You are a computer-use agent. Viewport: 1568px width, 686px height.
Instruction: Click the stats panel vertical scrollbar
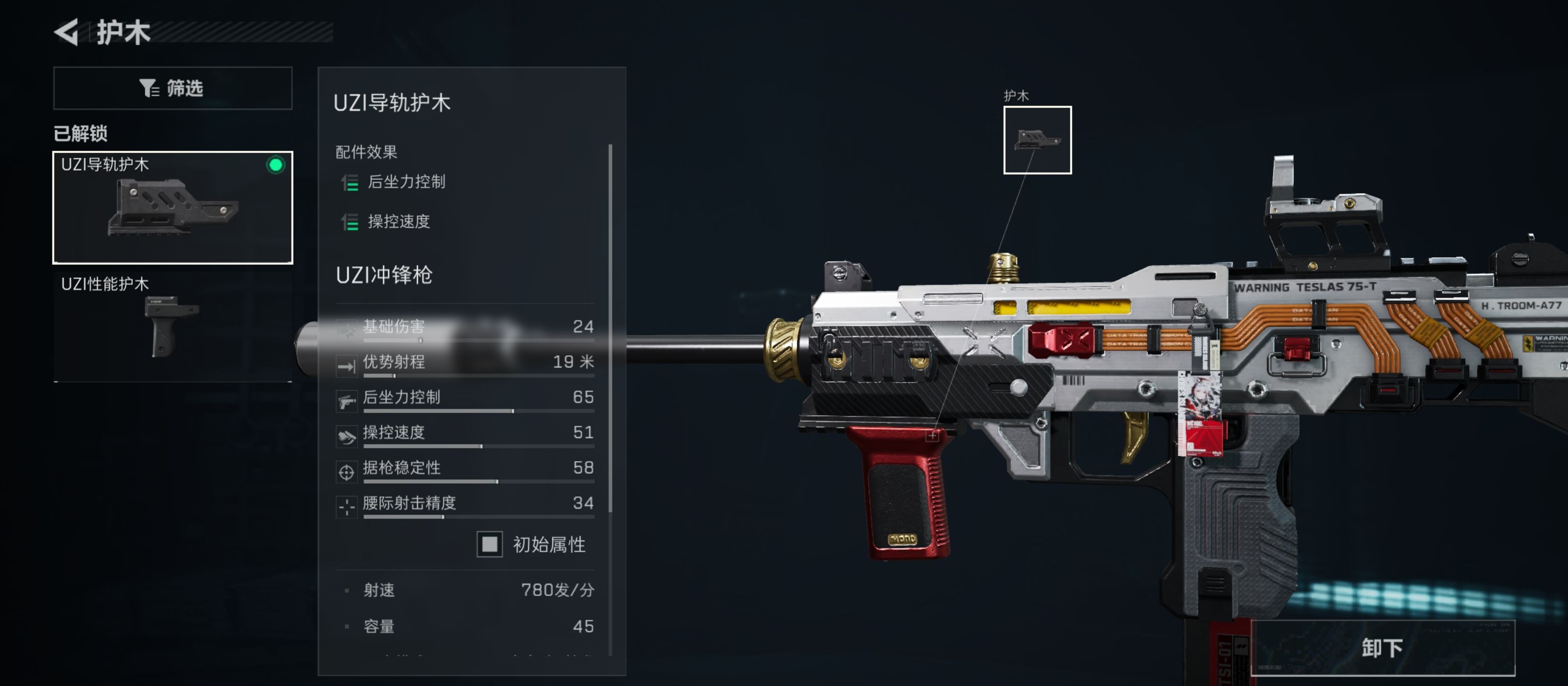pos(610,329)
